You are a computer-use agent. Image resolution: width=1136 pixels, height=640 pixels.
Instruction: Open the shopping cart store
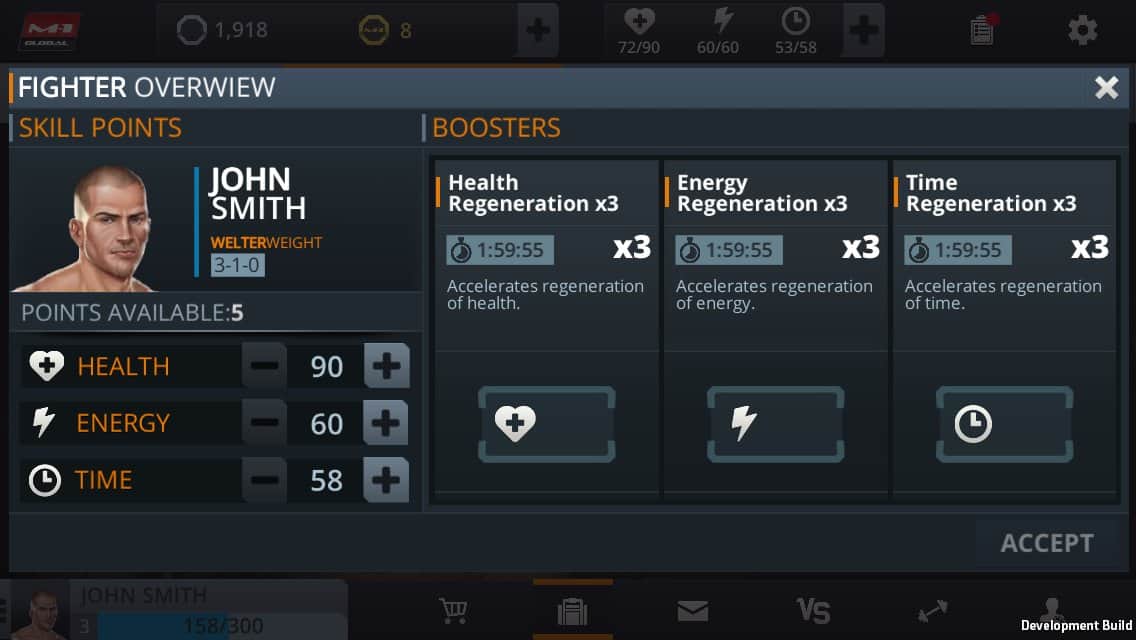(455, 610)
